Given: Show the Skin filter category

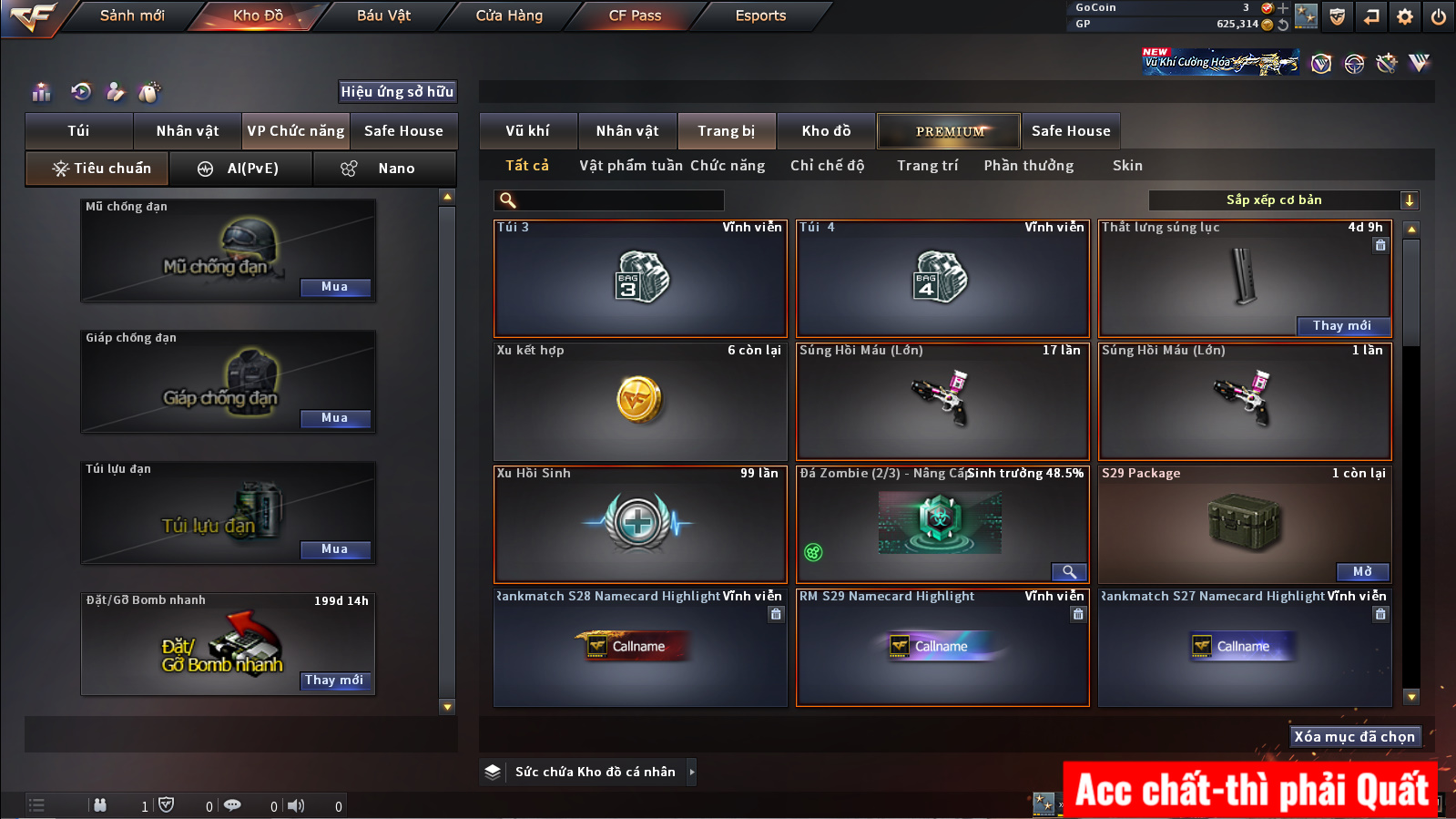Looking at the screenshot, I should [x=1127, y=166].
